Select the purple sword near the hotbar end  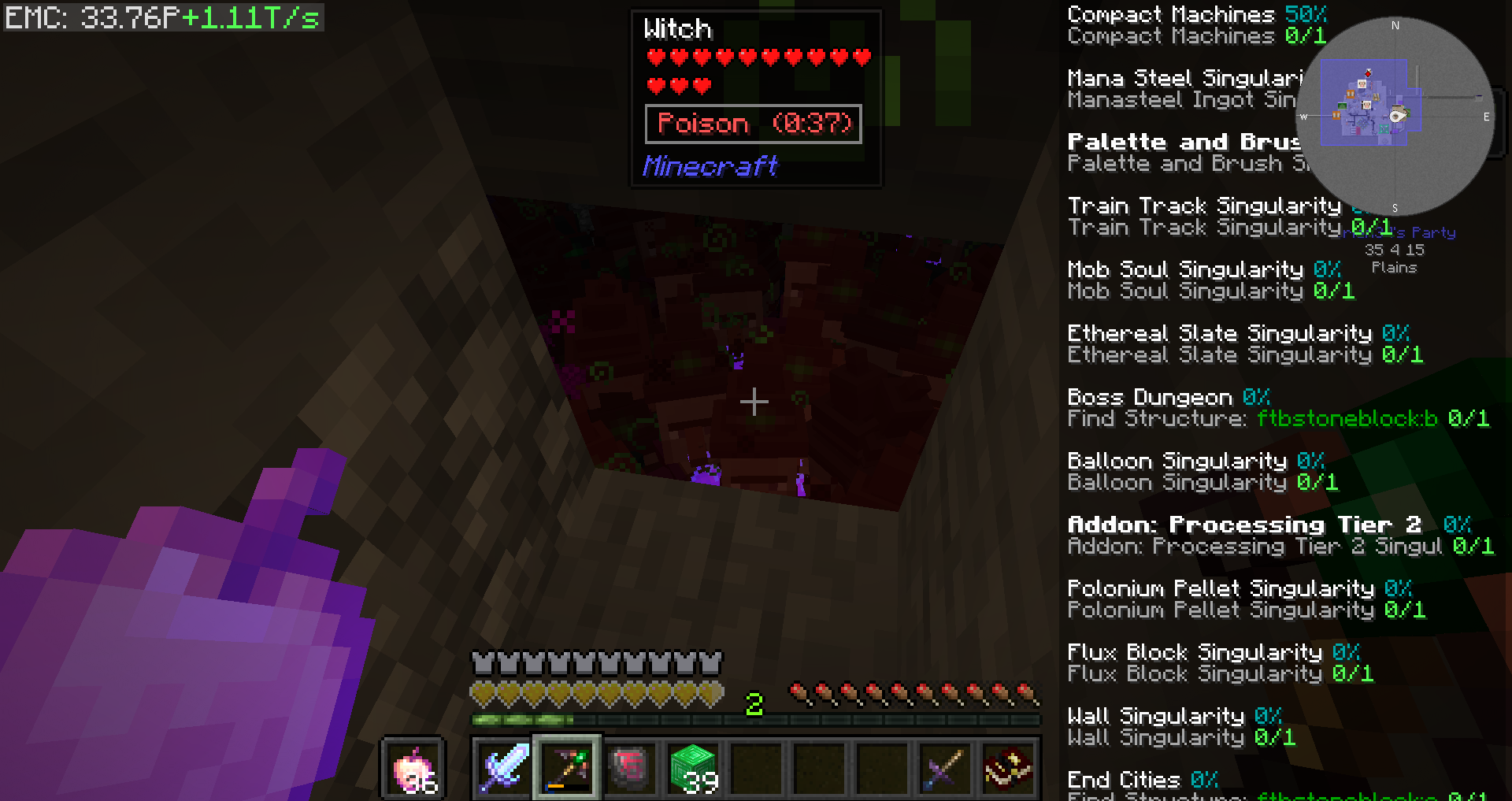pyautogui.click(x=944, y=768)
